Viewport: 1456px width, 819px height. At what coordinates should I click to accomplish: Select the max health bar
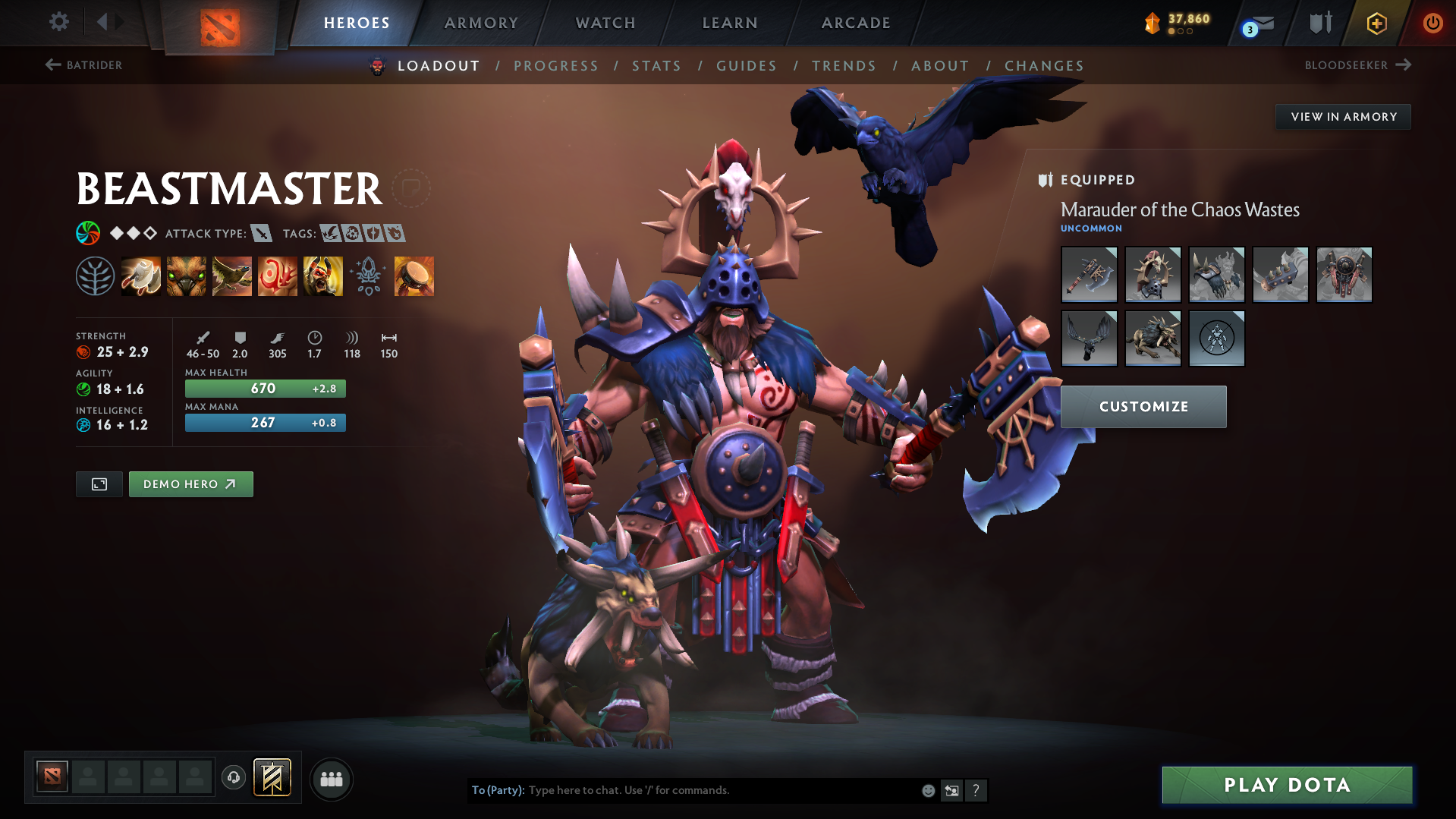pyautogui.click(x=264, y=388)
